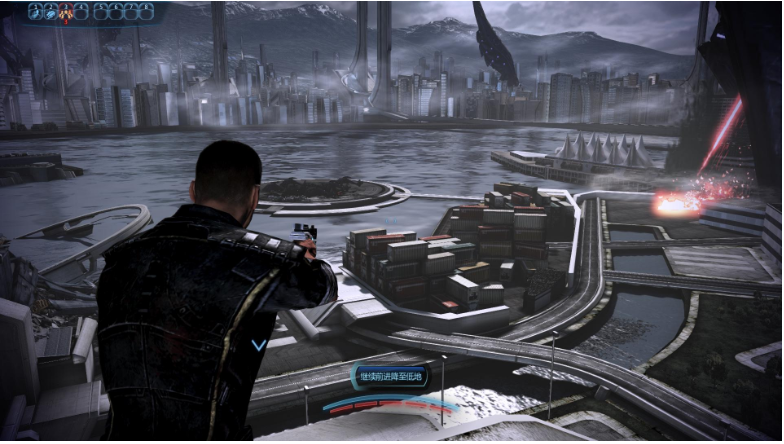Click the objective tracker reading 继续前进降至低地

click(x=391, y=376)
